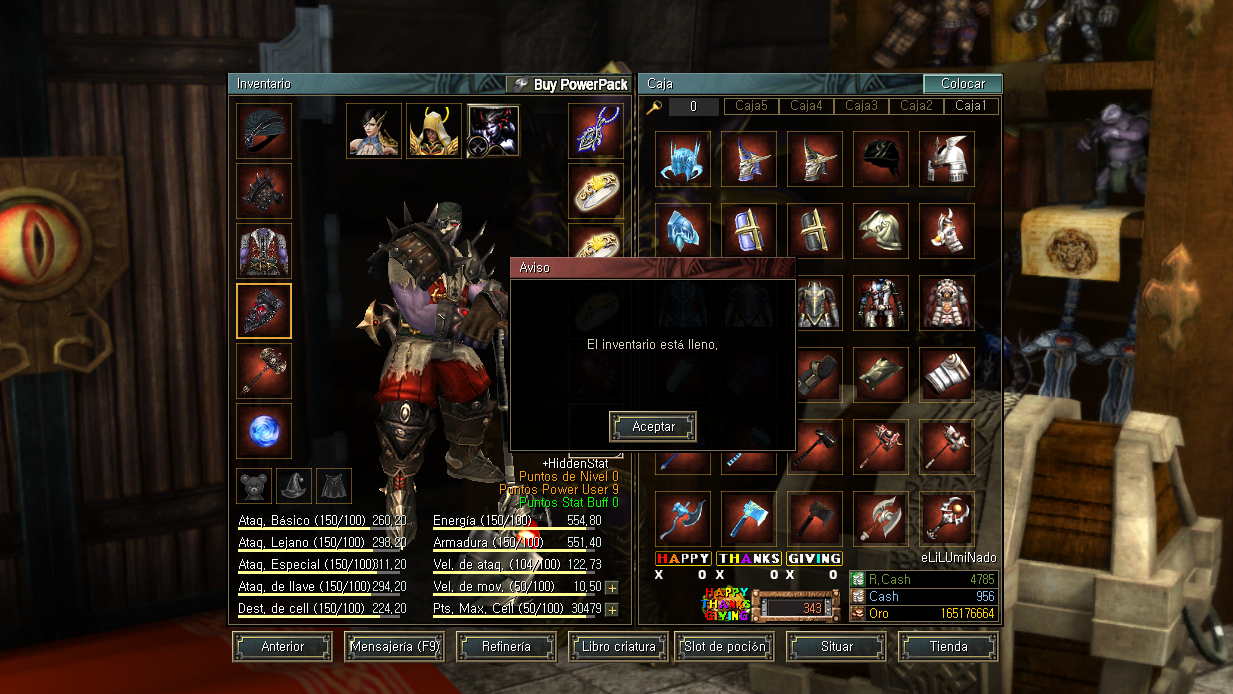Click the Situar button
This screenshot has width=1233, height=694.
[837, 647]
